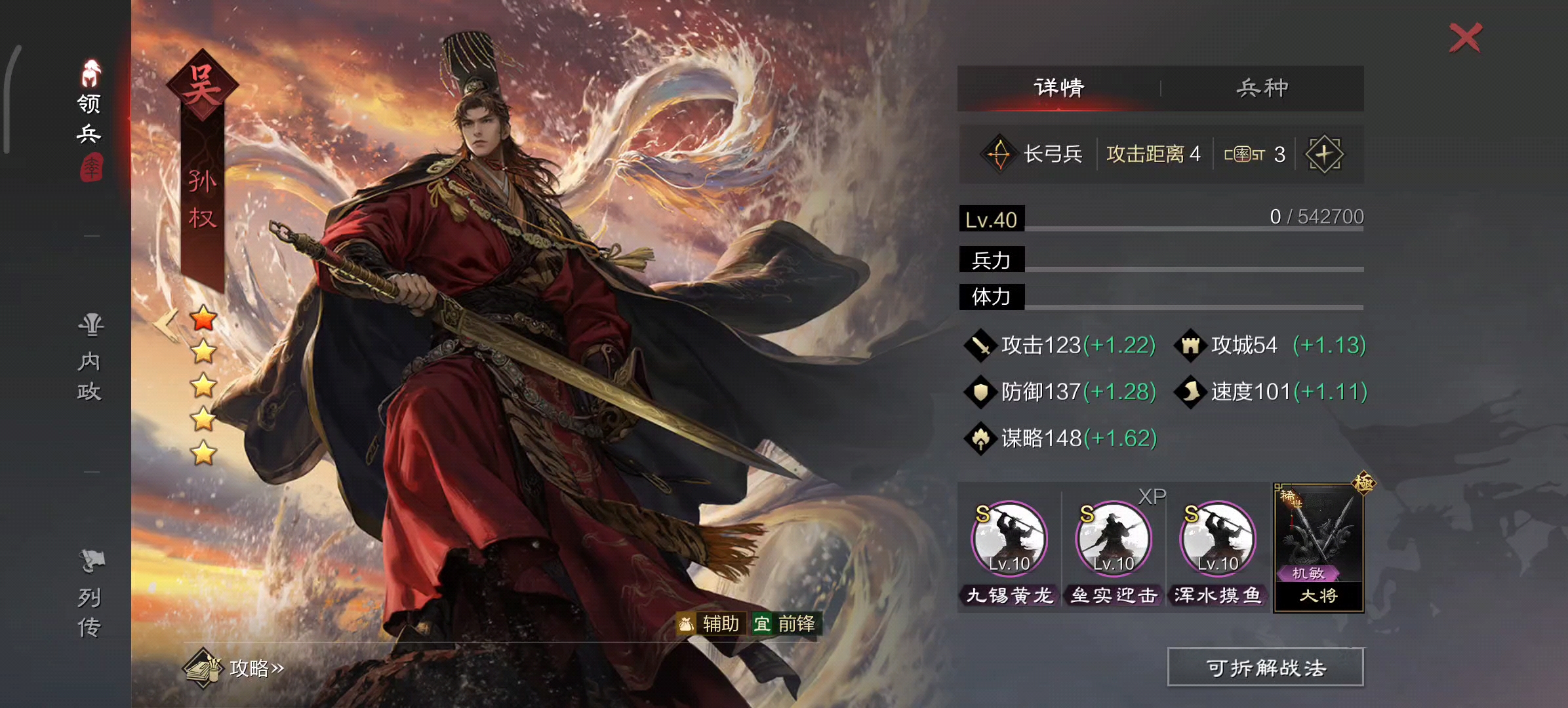
Task: Click the 辅助 role tag
Action: (x=711, y=623)
